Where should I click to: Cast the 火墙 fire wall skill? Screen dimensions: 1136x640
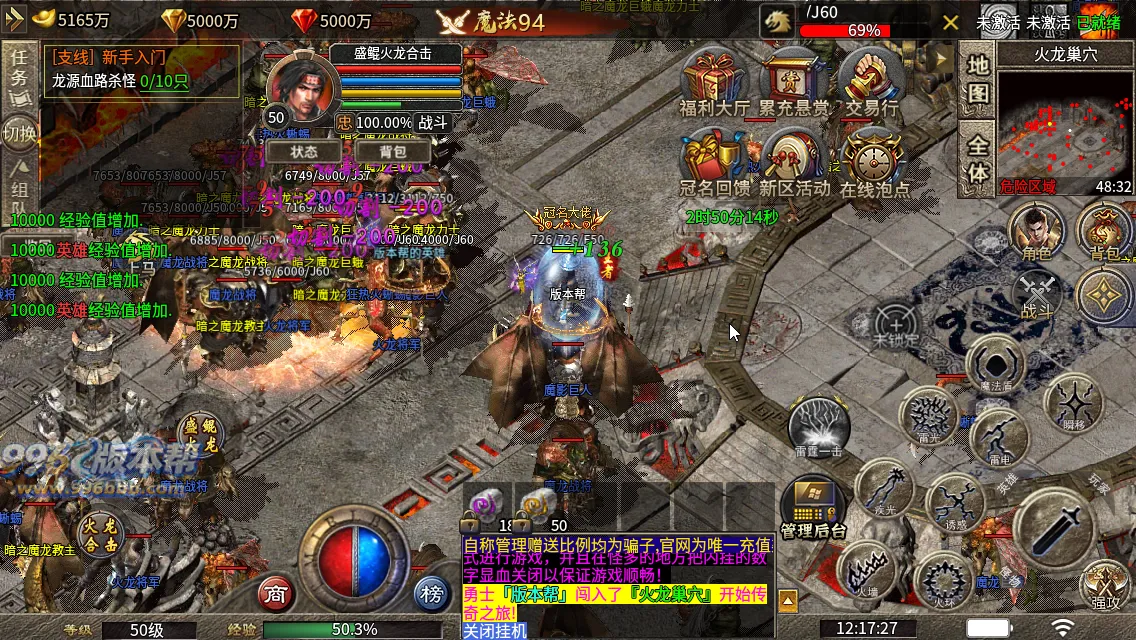click(865, 570)
